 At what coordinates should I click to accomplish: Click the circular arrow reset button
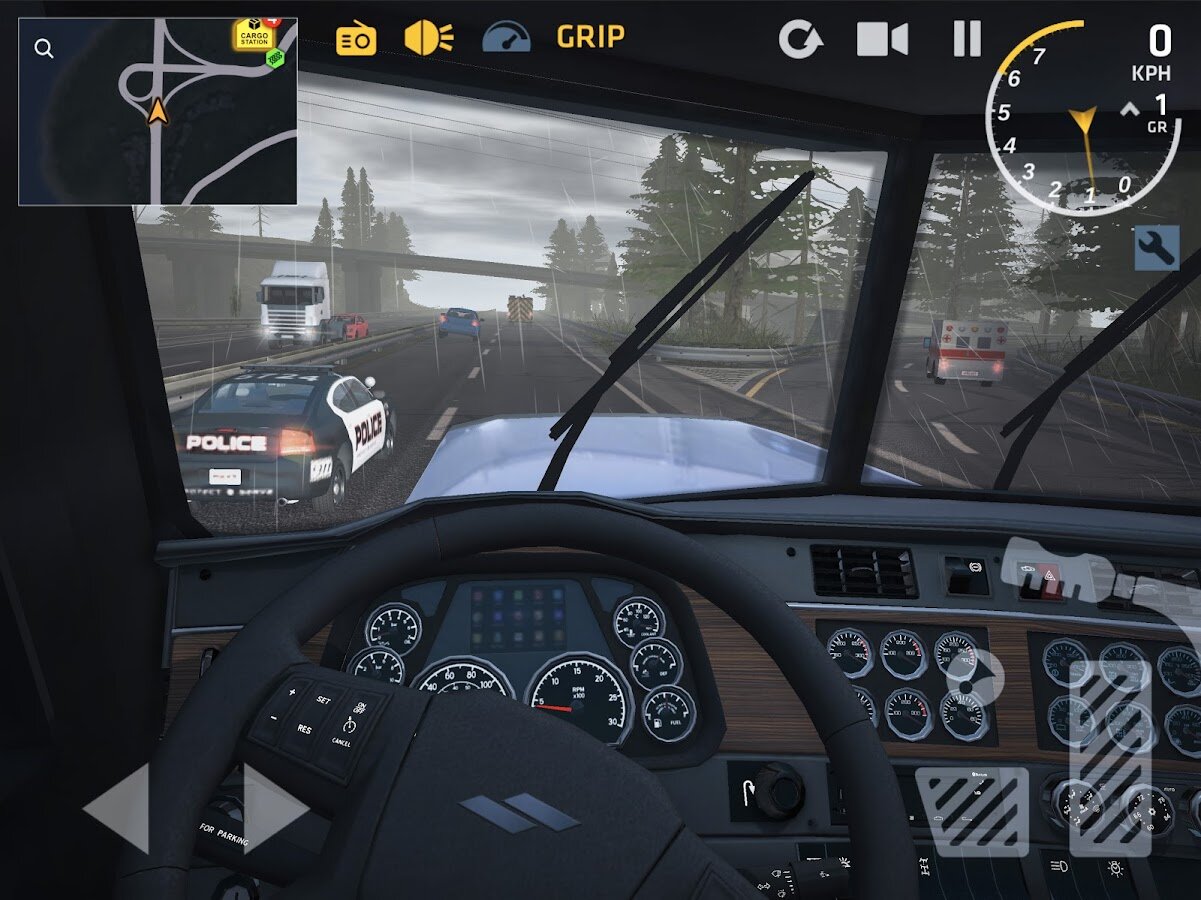click(800, 40)
